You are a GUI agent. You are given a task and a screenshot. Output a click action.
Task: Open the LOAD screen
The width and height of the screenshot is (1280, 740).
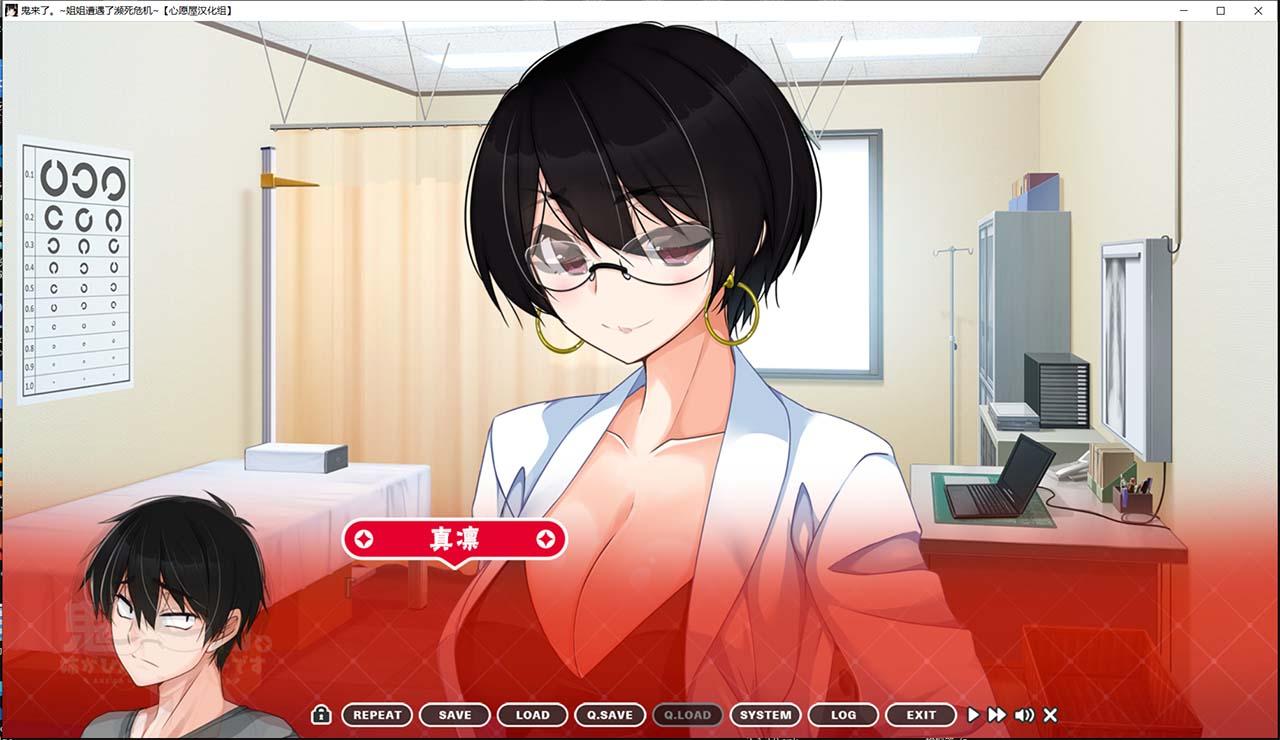point(532,715)
